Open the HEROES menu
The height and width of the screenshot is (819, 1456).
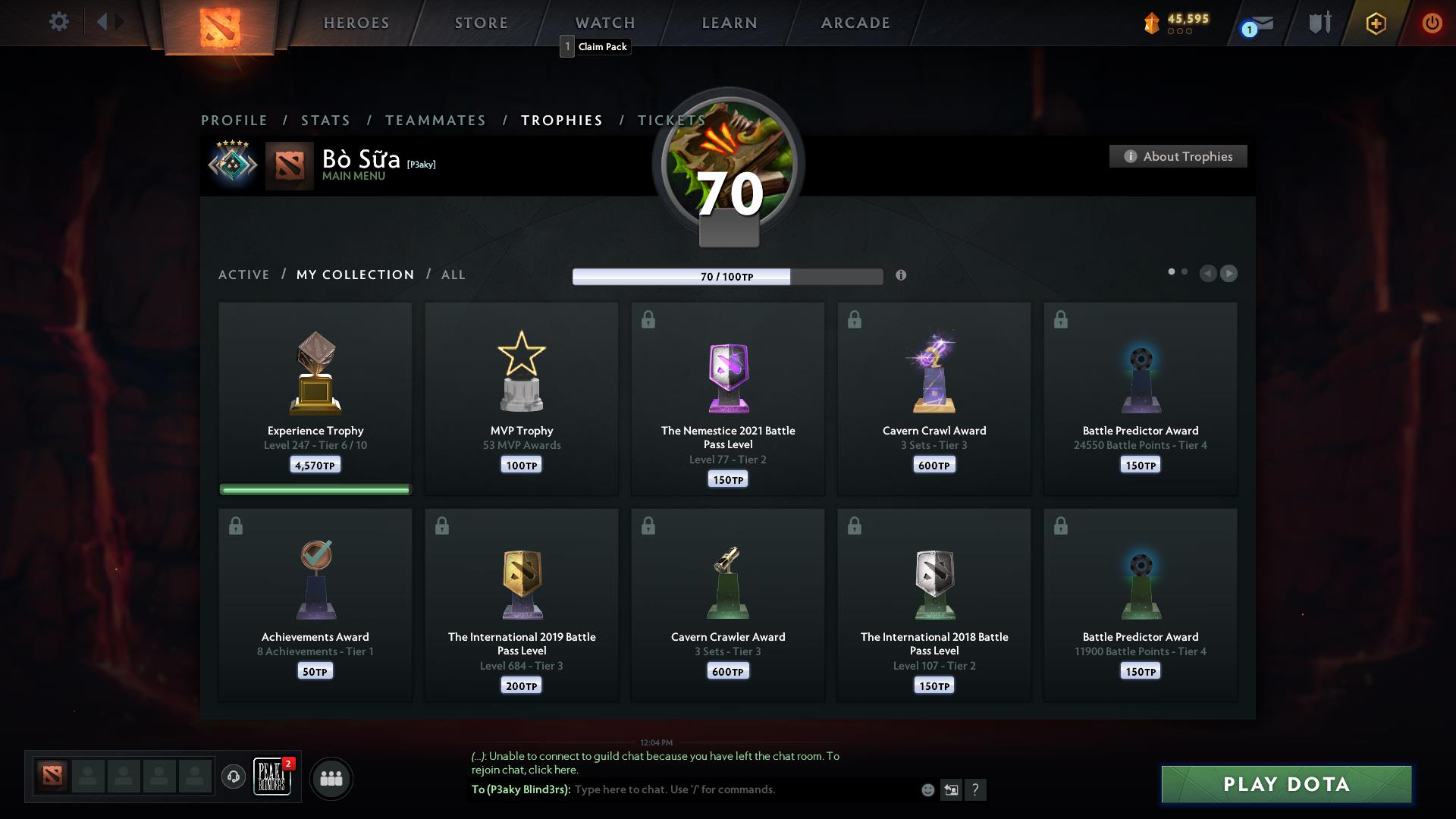tap(356, 23)
